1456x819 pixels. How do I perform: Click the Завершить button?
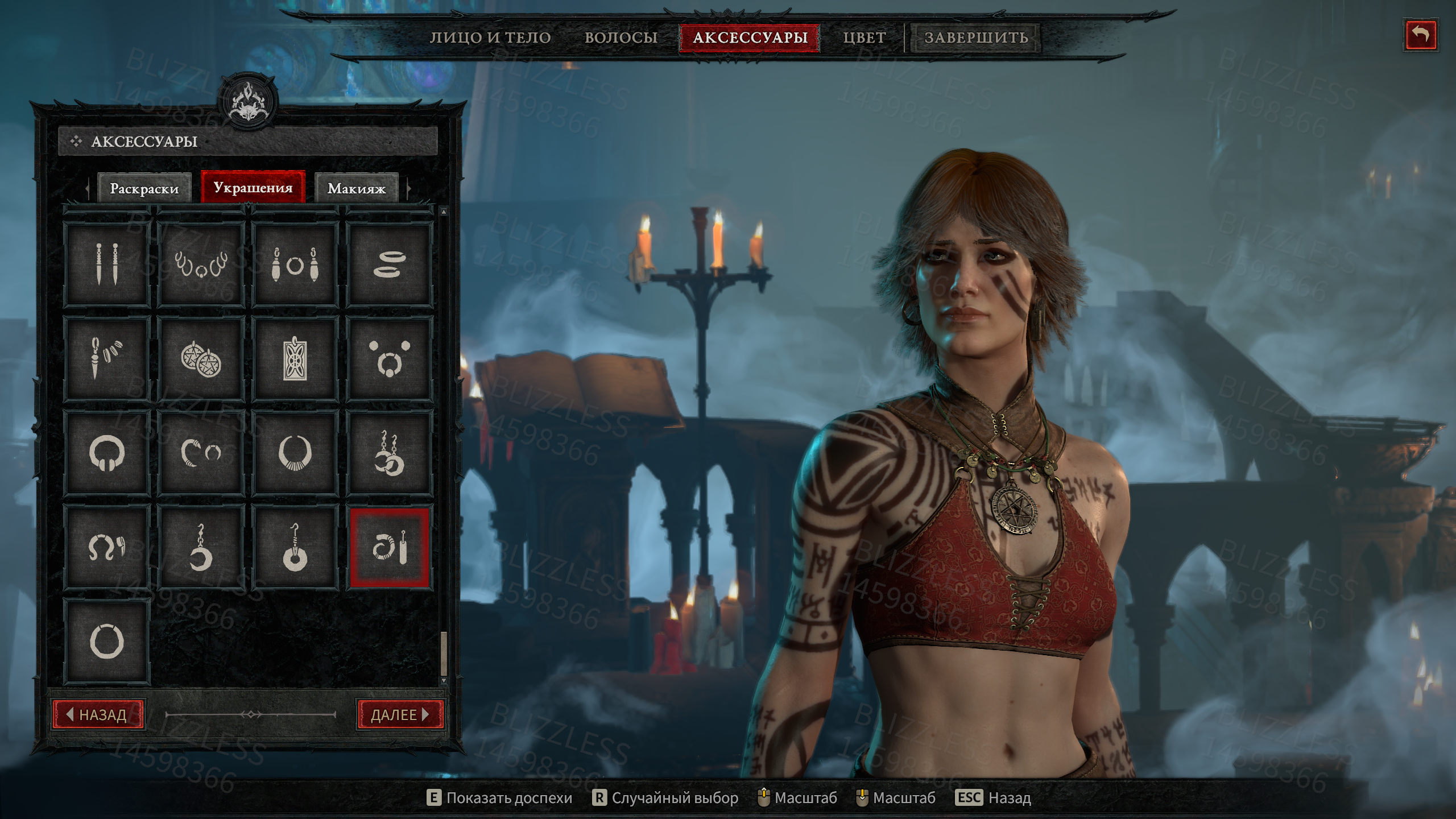point(975,38)
